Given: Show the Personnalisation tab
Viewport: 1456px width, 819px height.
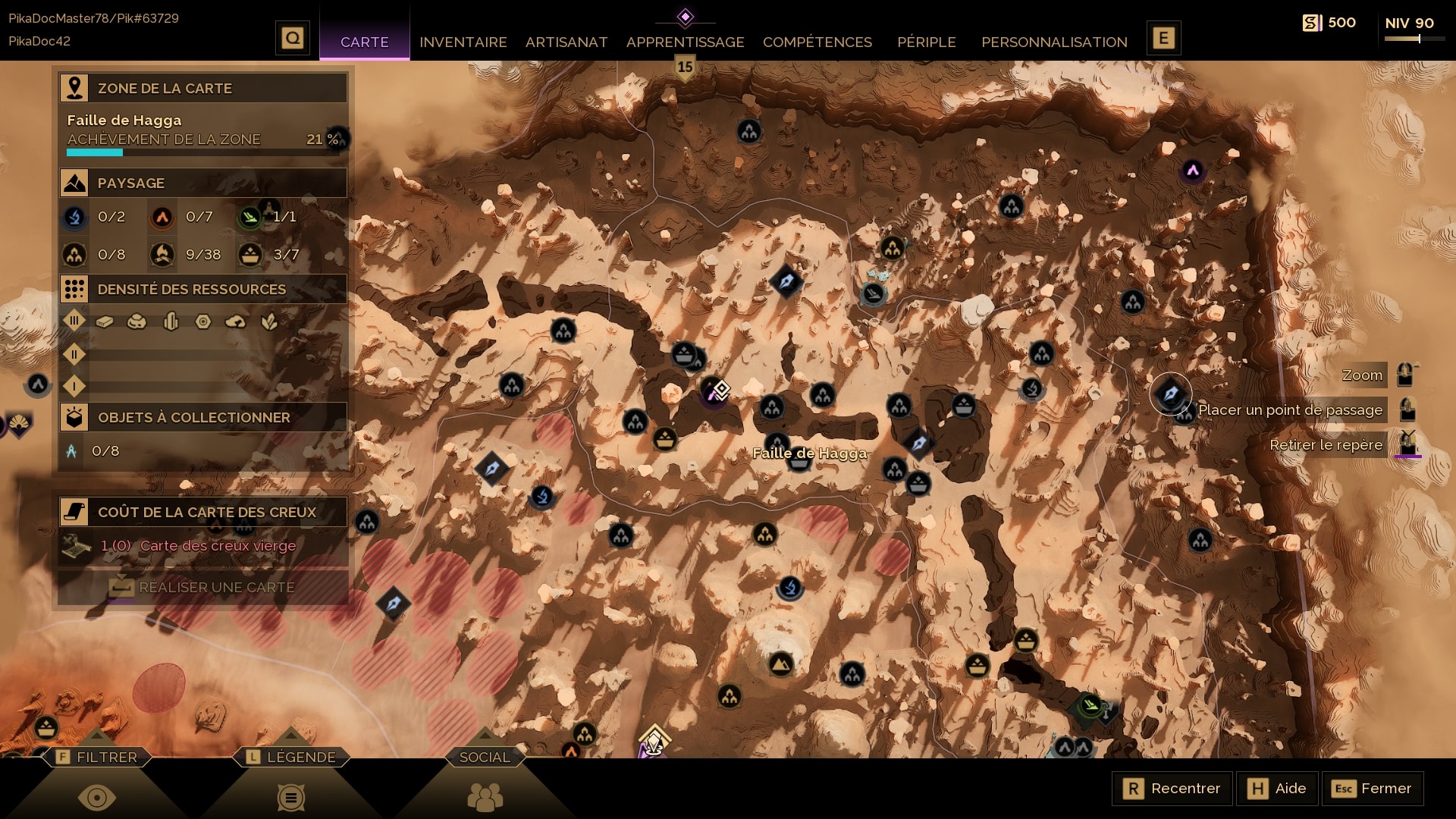Looking at the screenshot, I should [1054, 42].
